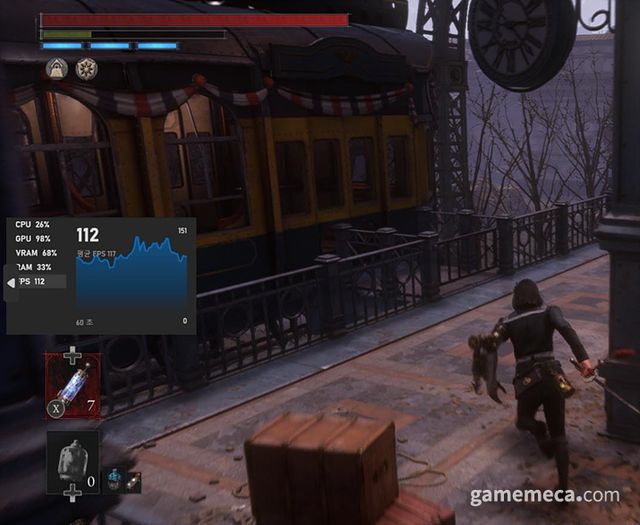The height and width of the screenshot is (525, 640).
Task: Click the cogwheel status buff icon
Action: [86, 68]
